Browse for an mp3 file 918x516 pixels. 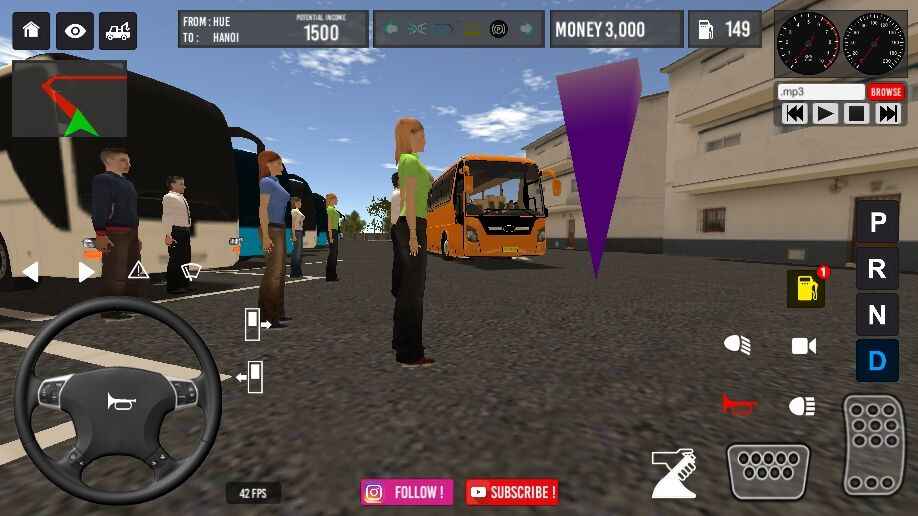[x=885, y=92]
